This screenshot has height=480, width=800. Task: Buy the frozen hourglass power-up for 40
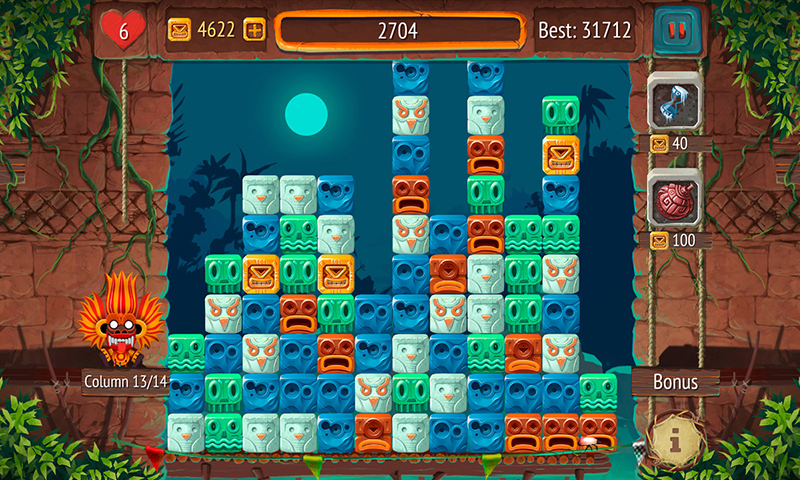[675, 102]
